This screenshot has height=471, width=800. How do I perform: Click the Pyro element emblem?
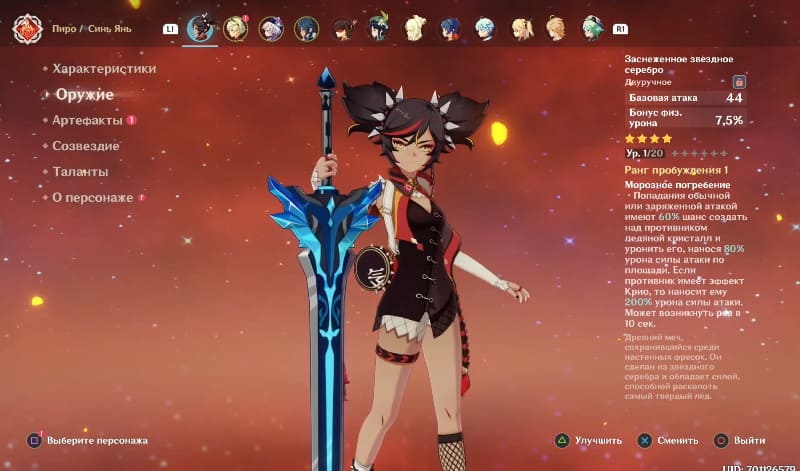tap(26, 29)
